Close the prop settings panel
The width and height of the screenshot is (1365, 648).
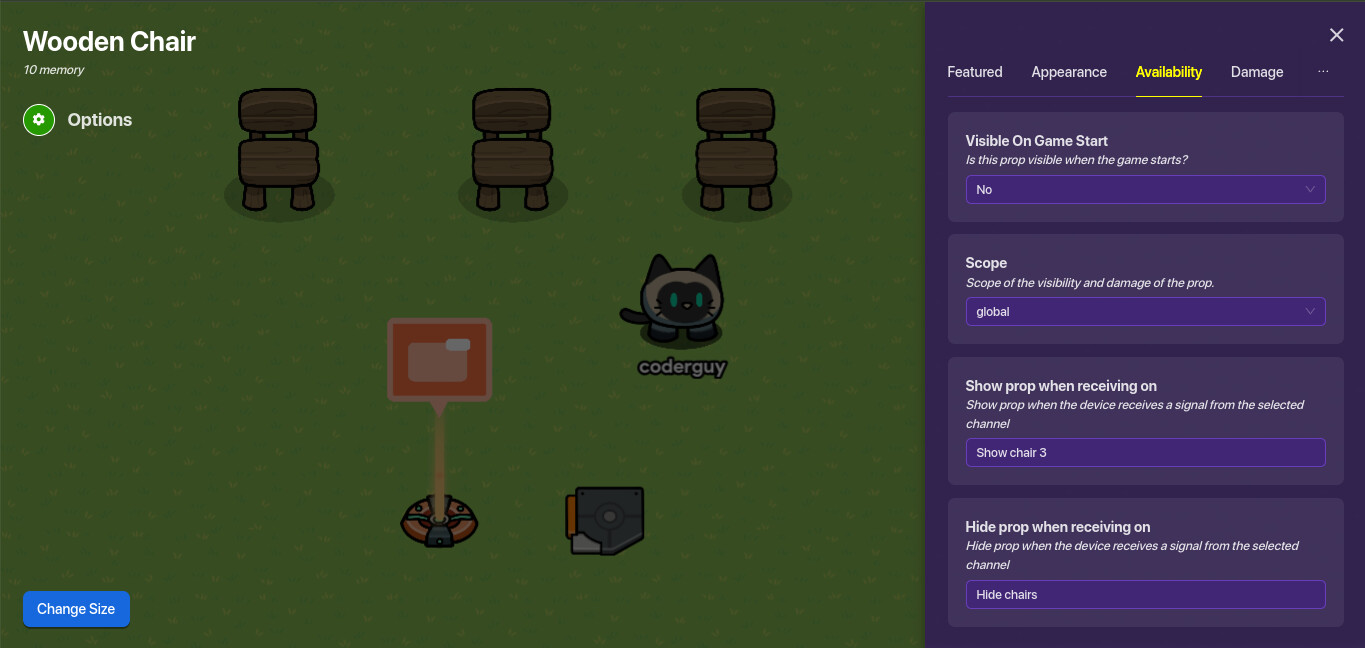1336,35
